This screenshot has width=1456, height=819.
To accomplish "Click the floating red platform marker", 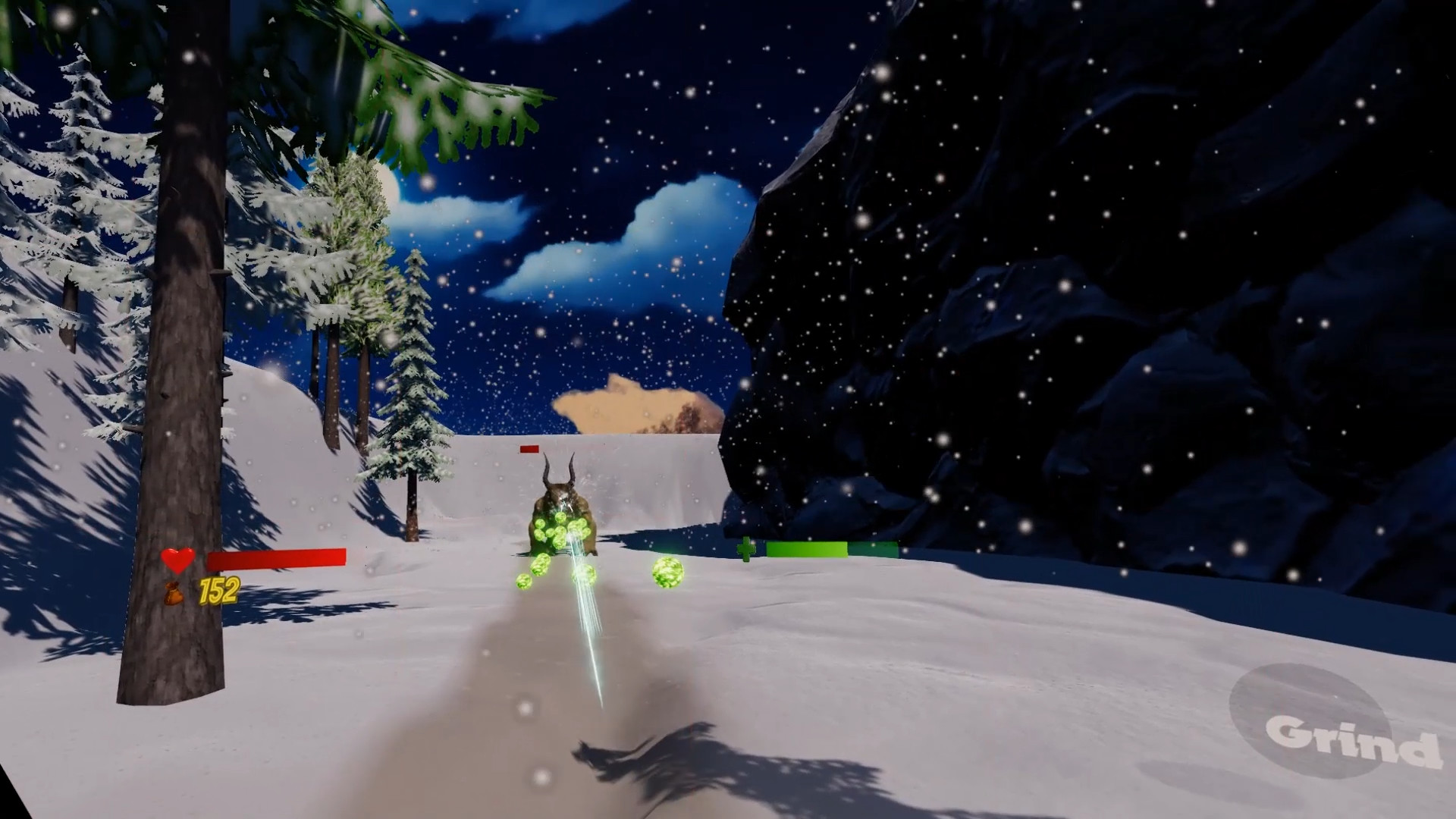I will (x=531, y=449).
